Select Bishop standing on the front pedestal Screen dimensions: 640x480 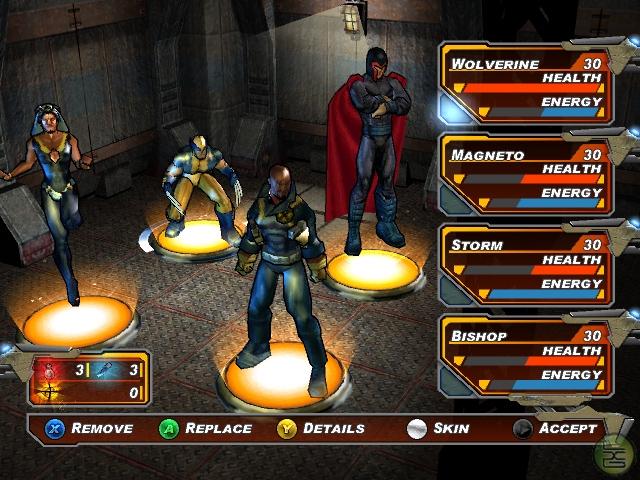click(277, 270)
